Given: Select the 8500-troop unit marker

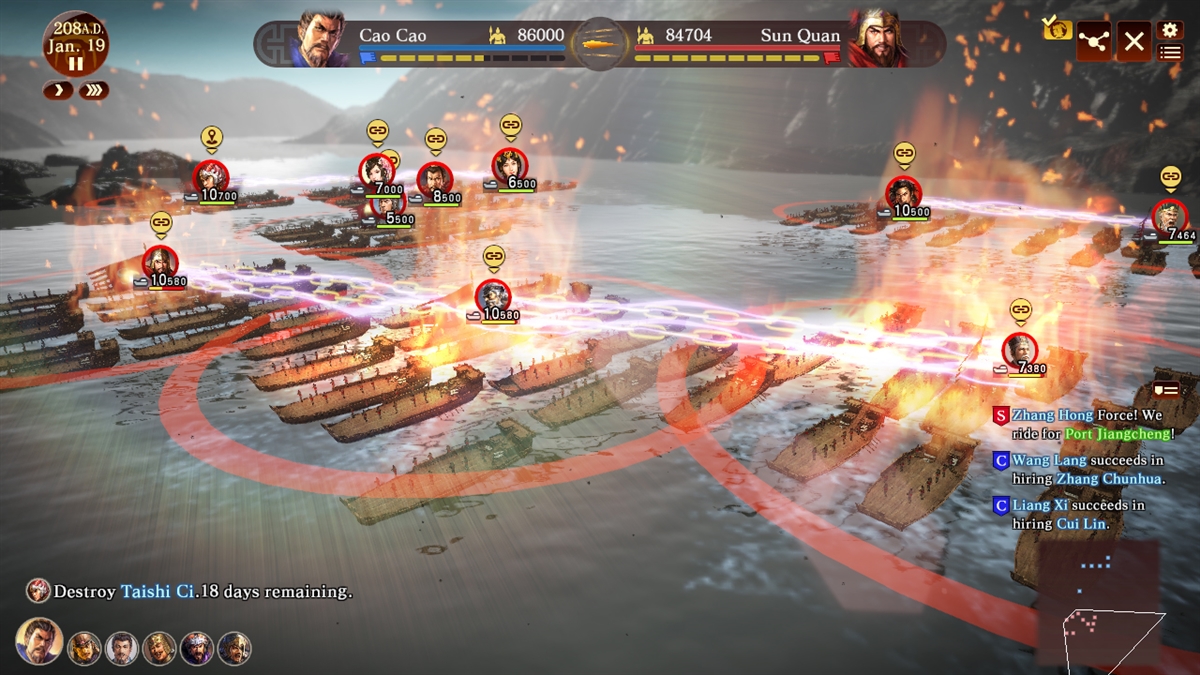Looking at the screenshot, I should (x=435, y=179).
